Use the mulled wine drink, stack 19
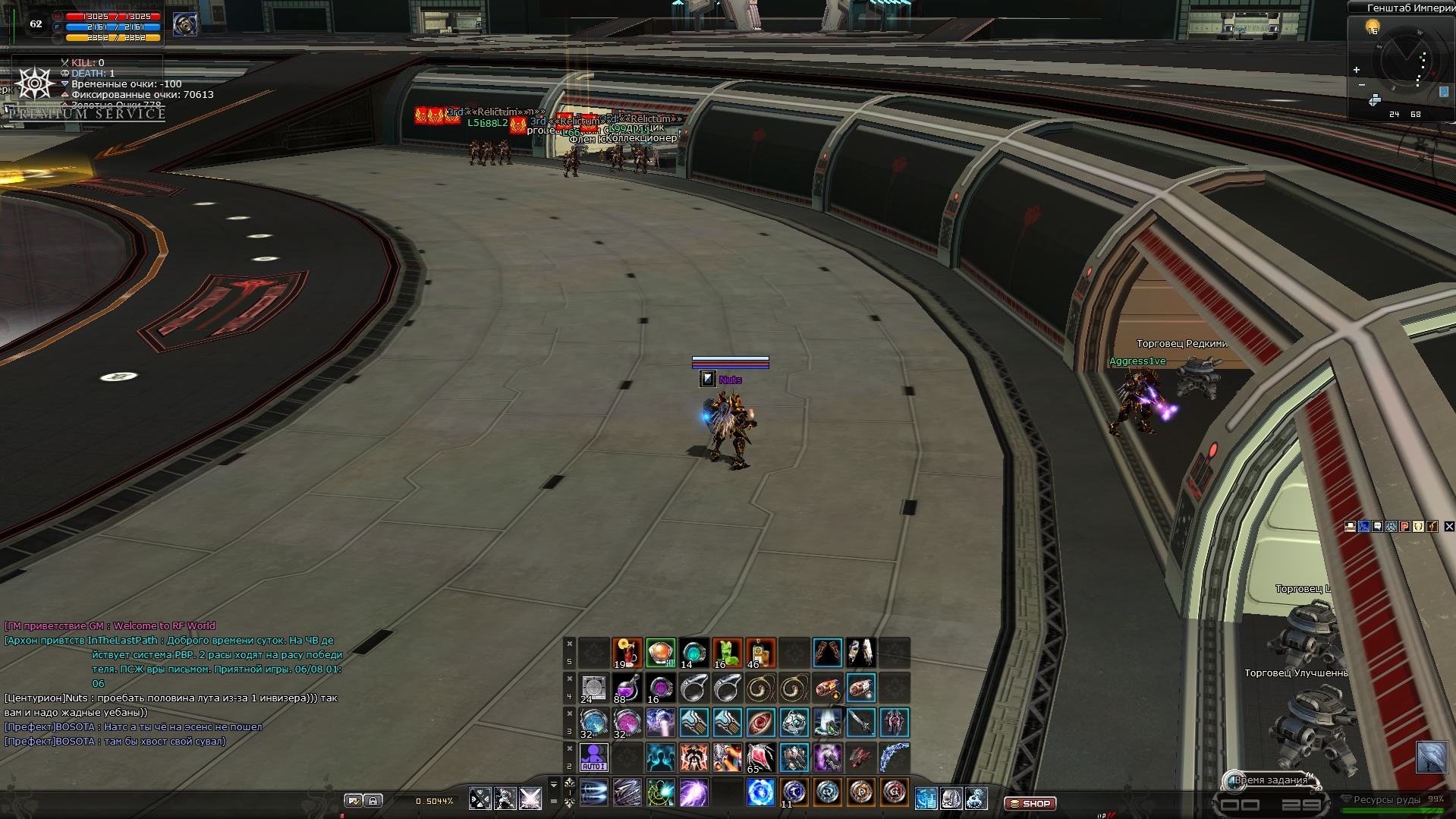 (x=627, y=653)
